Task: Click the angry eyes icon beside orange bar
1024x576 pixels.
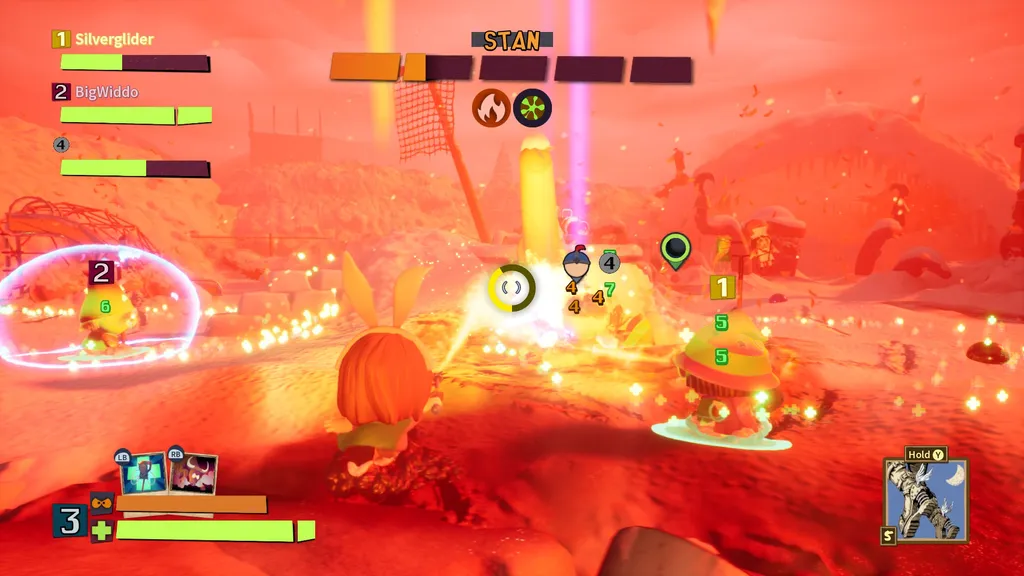Action: point(101,503)
